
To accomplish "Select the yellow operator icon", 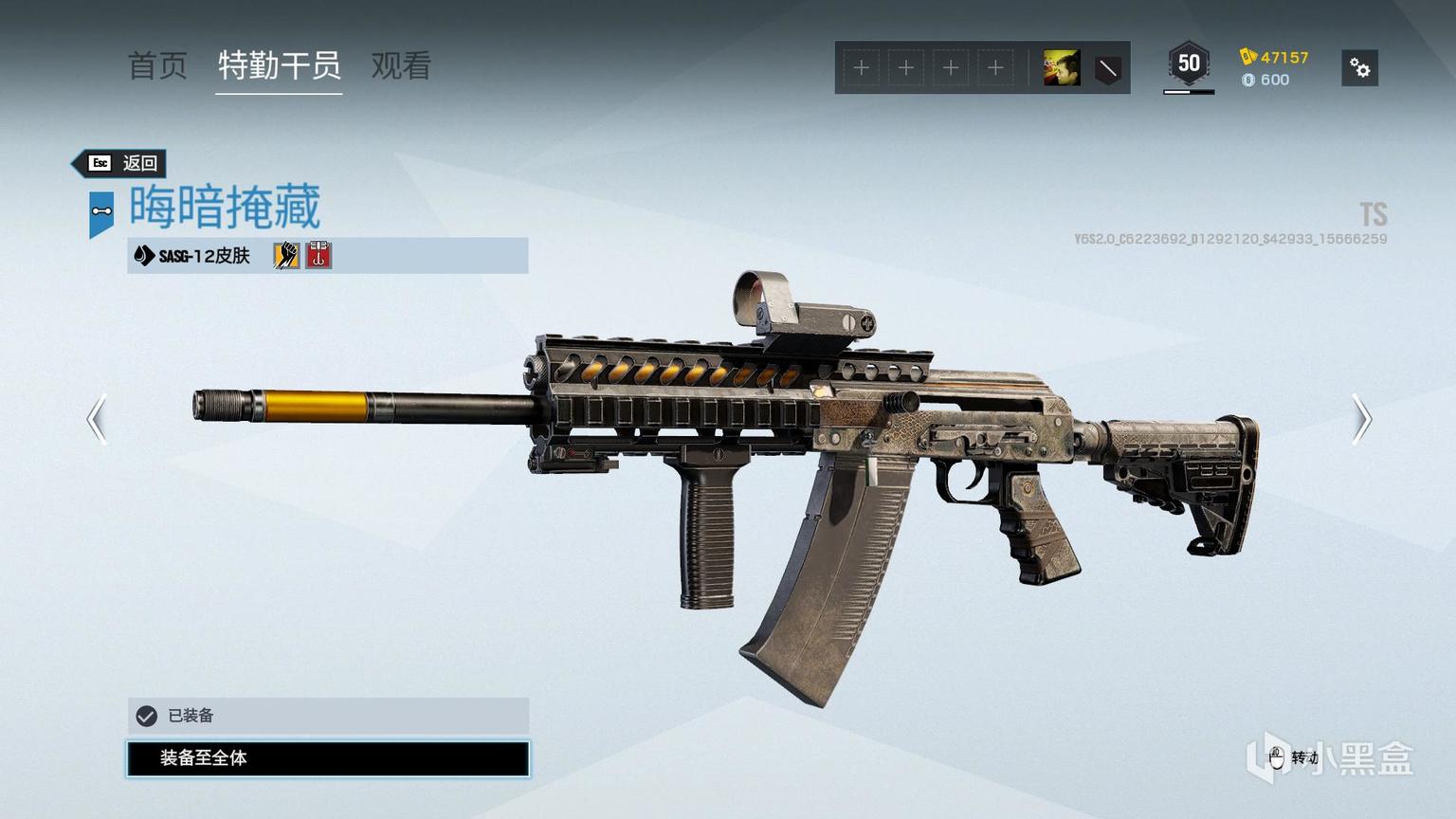I will [x=286, y=255].
